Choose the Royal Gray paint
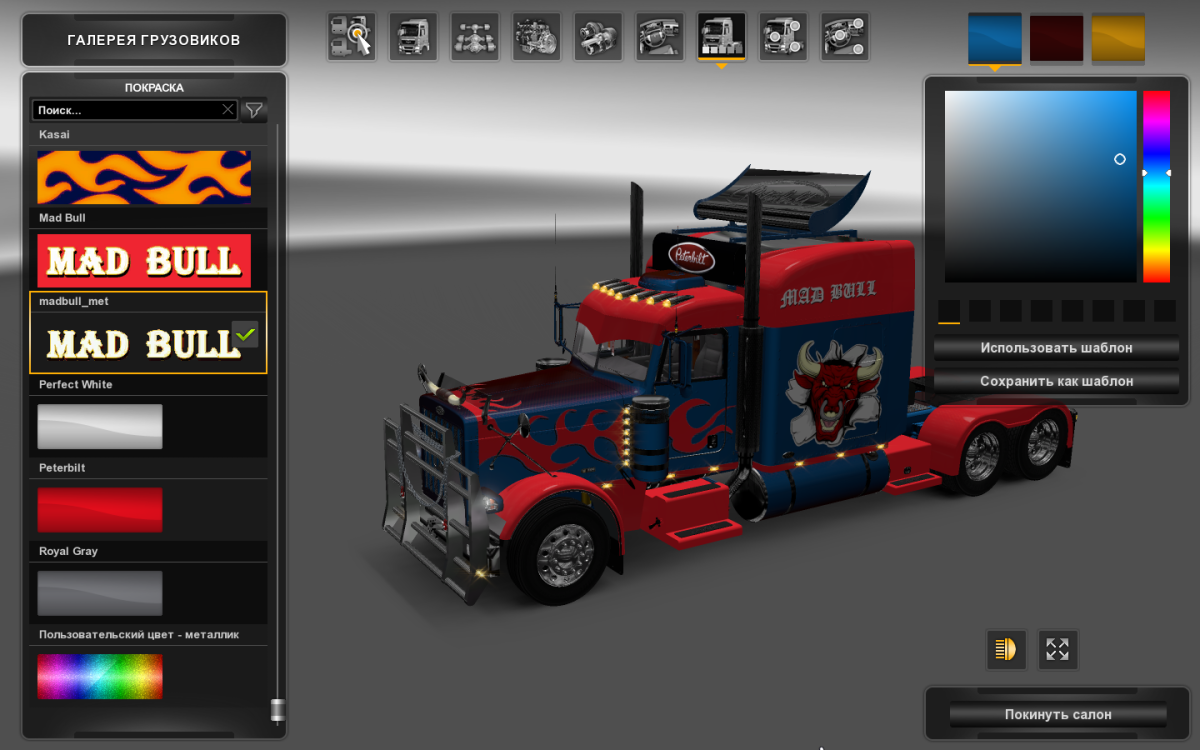This screenshot has width=1200, height=750. (x=100, y=592)
